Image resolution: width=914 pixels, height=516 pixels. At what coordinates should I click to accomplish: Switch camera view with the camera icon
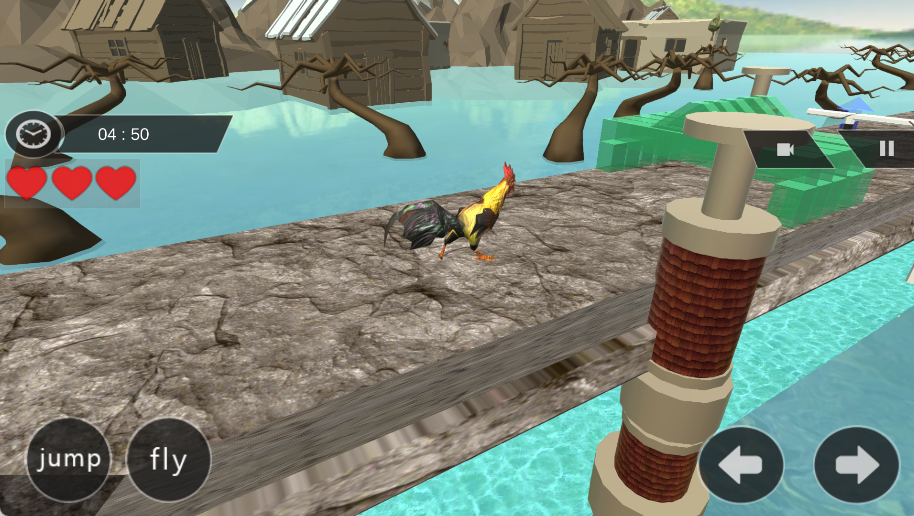pyautogui.click(x=786, y=150)
